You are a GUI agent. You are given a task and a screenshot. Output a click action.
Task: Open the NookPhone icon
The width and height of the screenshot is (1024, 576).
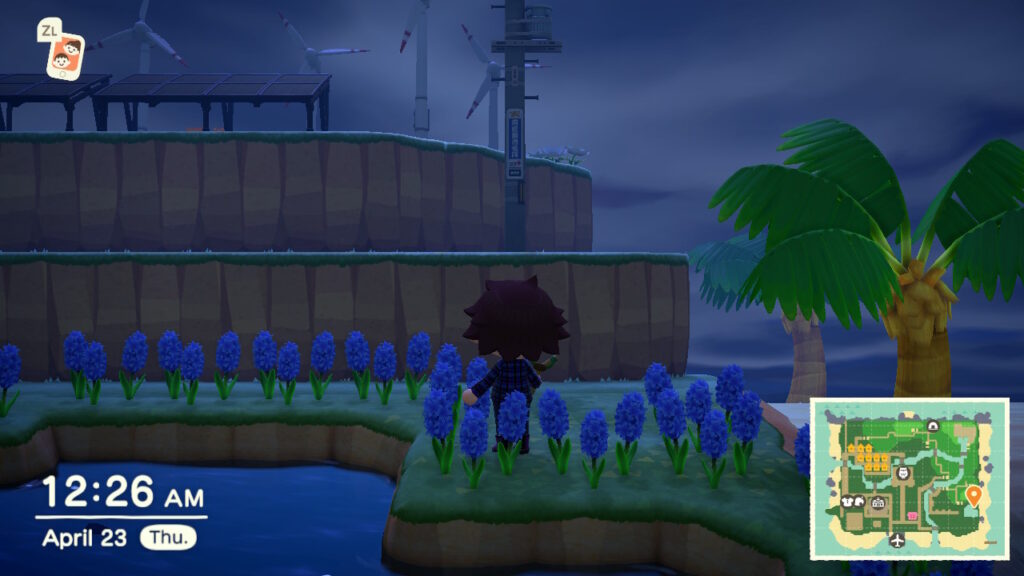tap(65, 54)
